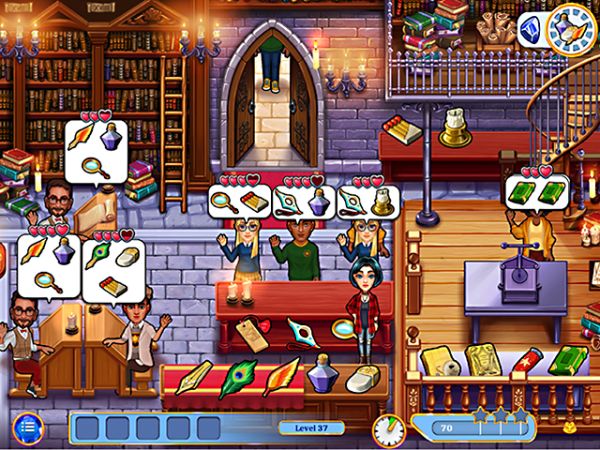
Task: Select the purple ink bottle
Action: [x=322, y=378]
